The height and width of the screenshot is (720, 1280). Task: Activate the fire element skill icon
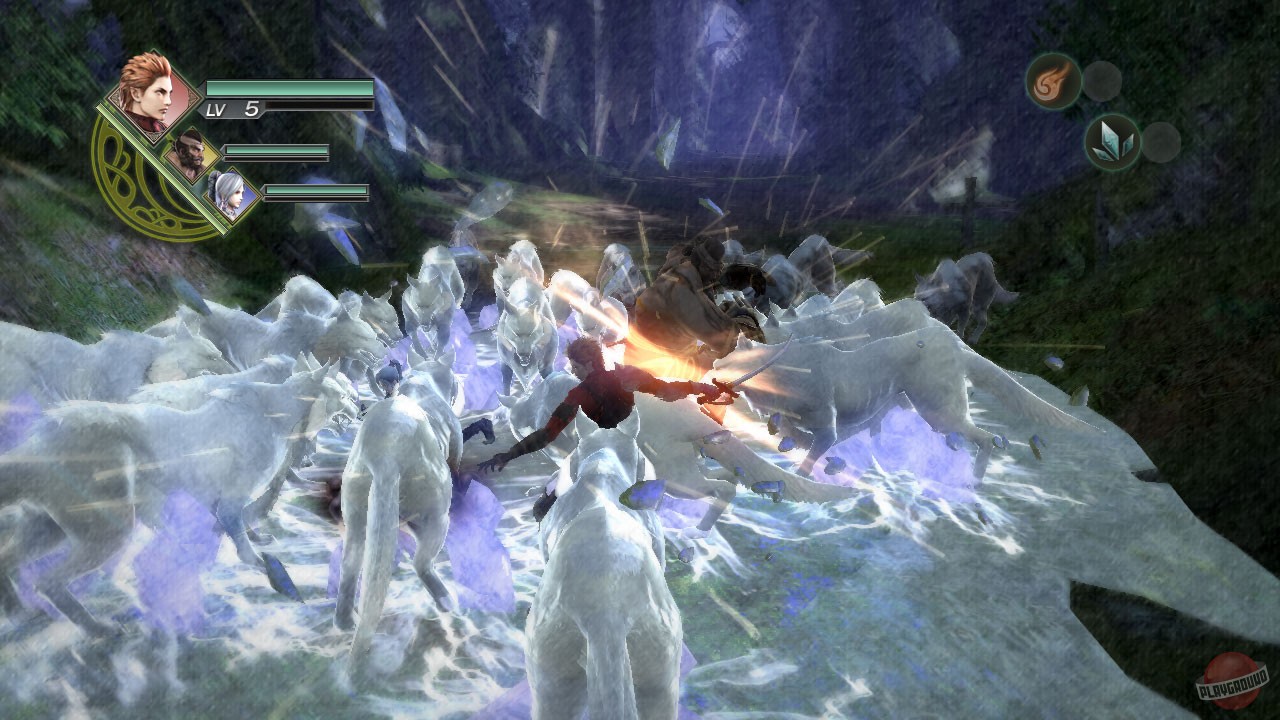(x=1053, y=82)
